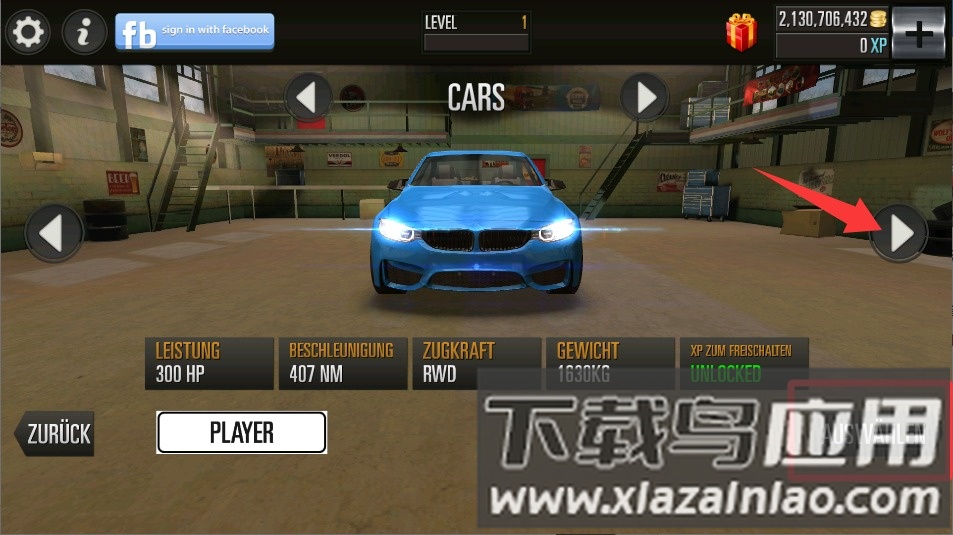Claim the red gift box
This screenshot has width=953, height=535.
741,33
